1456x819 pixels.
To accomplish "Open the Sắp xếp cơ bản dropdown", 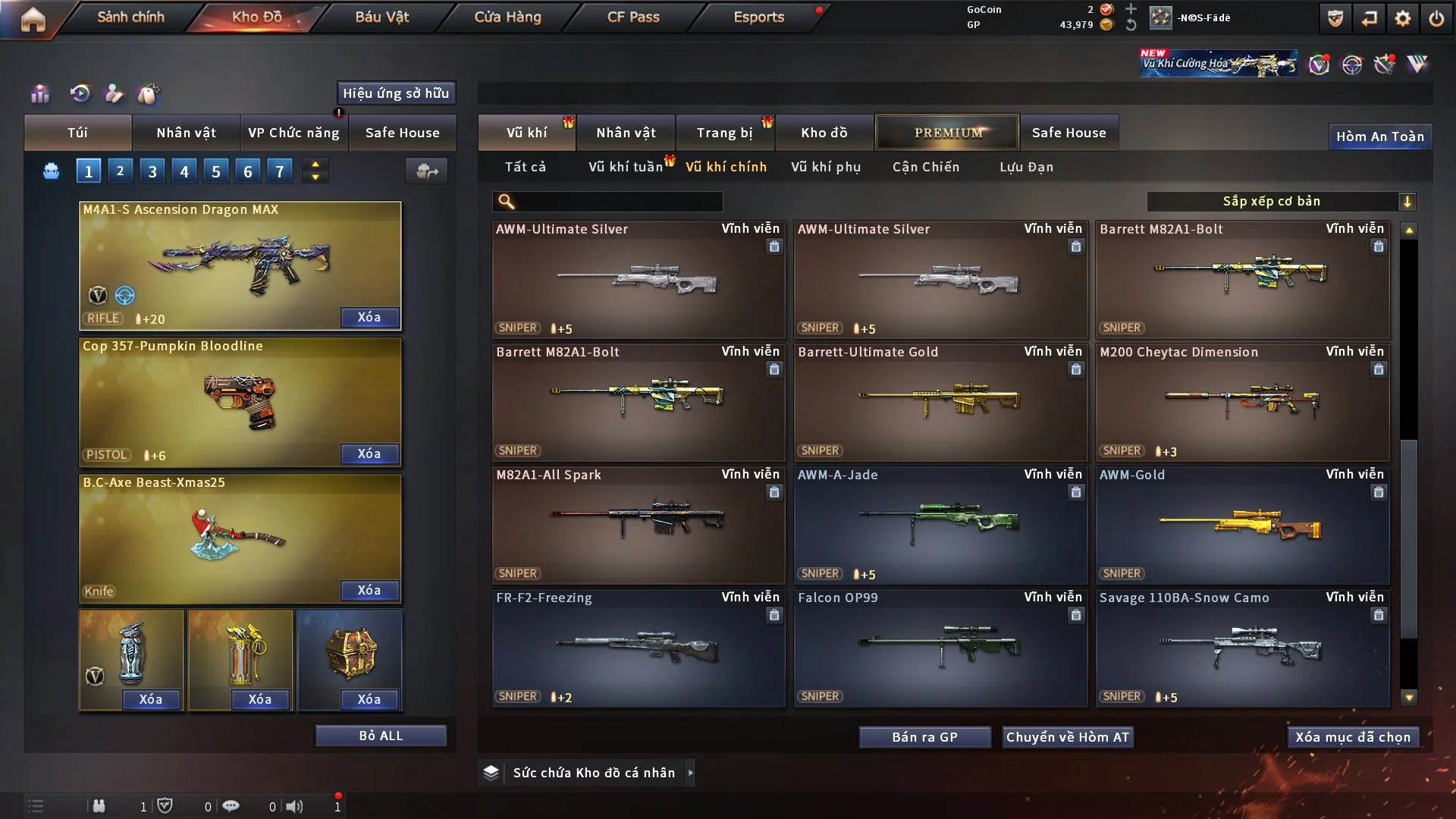I will [x=1281, y=201].
